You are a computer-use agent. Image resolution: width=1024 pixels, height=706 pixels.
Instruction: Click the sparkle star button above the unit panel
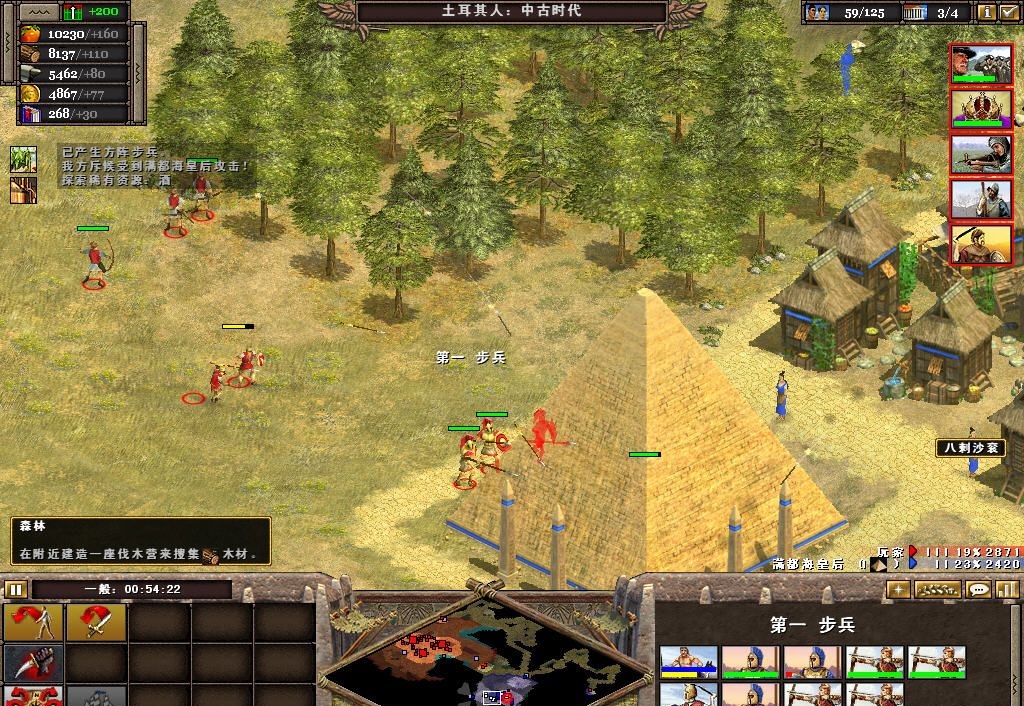(898, 590)
